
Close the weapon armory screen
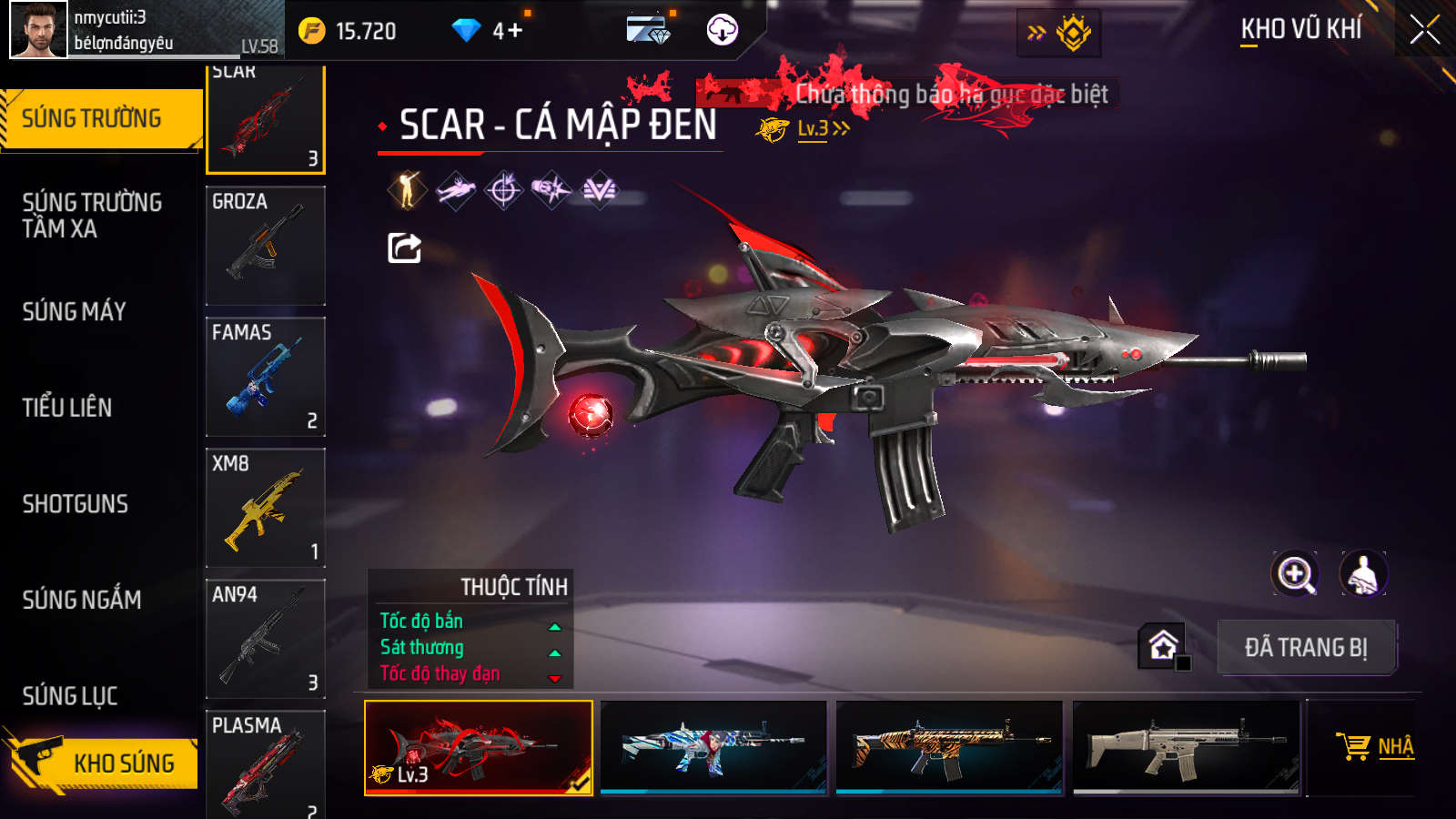[1424, 30]
